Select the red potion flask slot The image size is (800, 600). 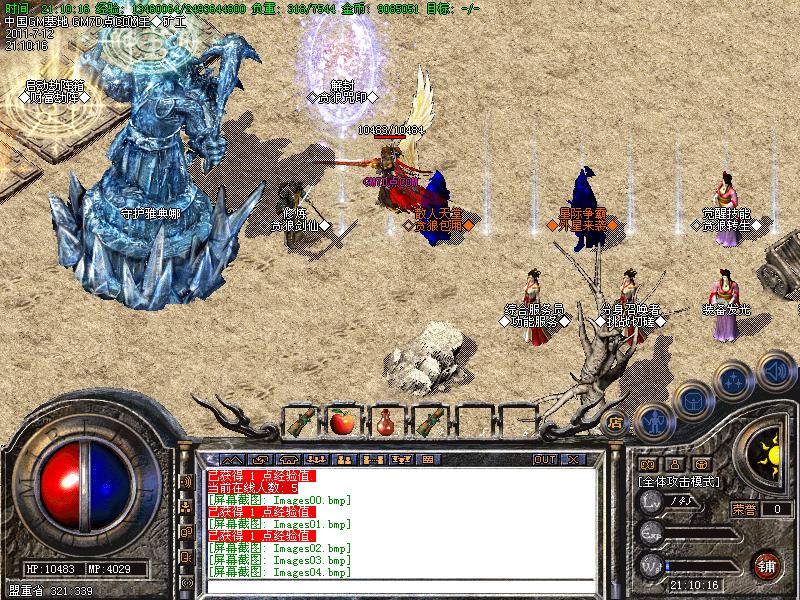pos(385,421)
